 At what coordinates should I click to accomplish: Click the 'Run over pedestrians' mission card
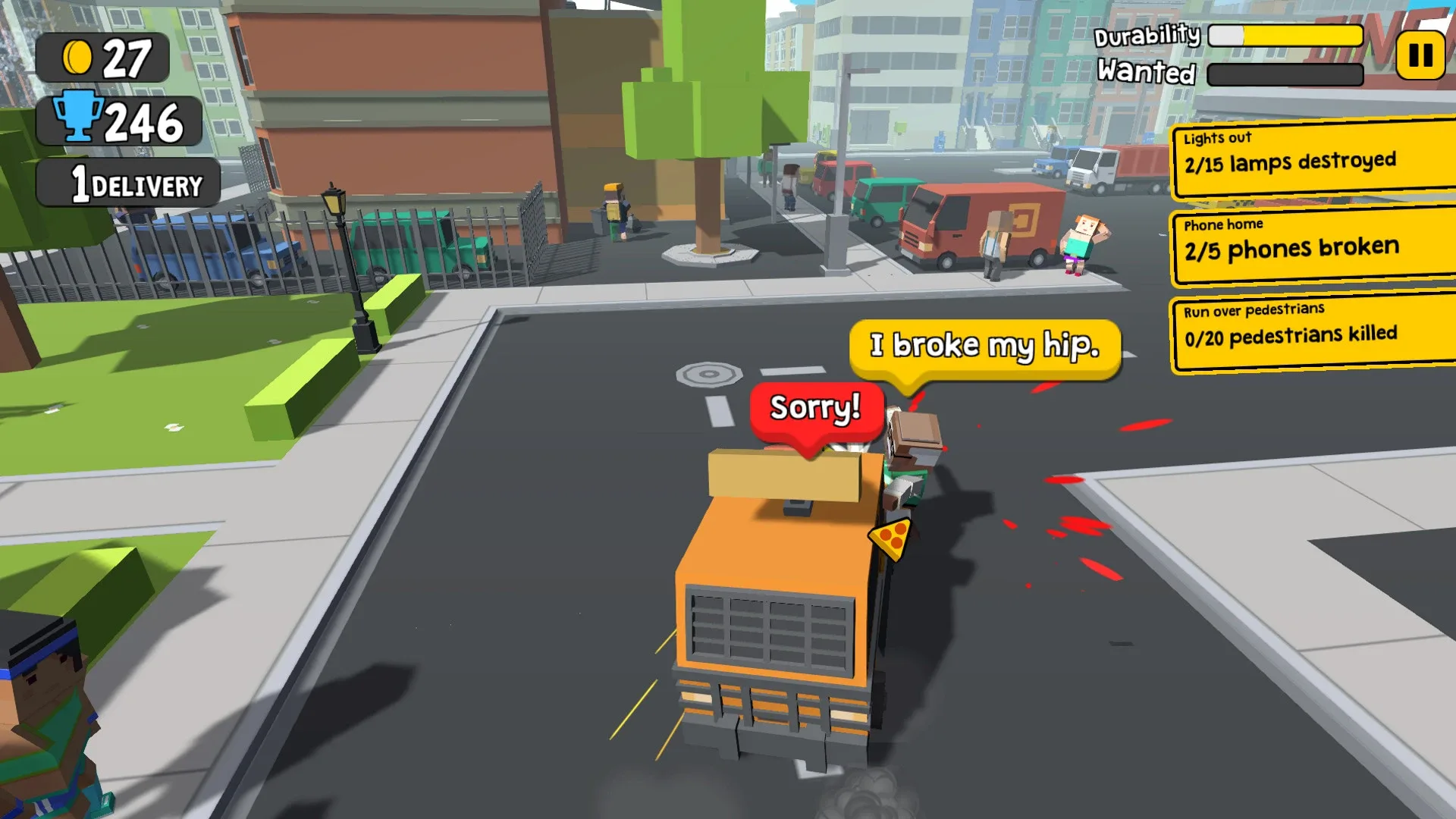(x=1312, y=326)
